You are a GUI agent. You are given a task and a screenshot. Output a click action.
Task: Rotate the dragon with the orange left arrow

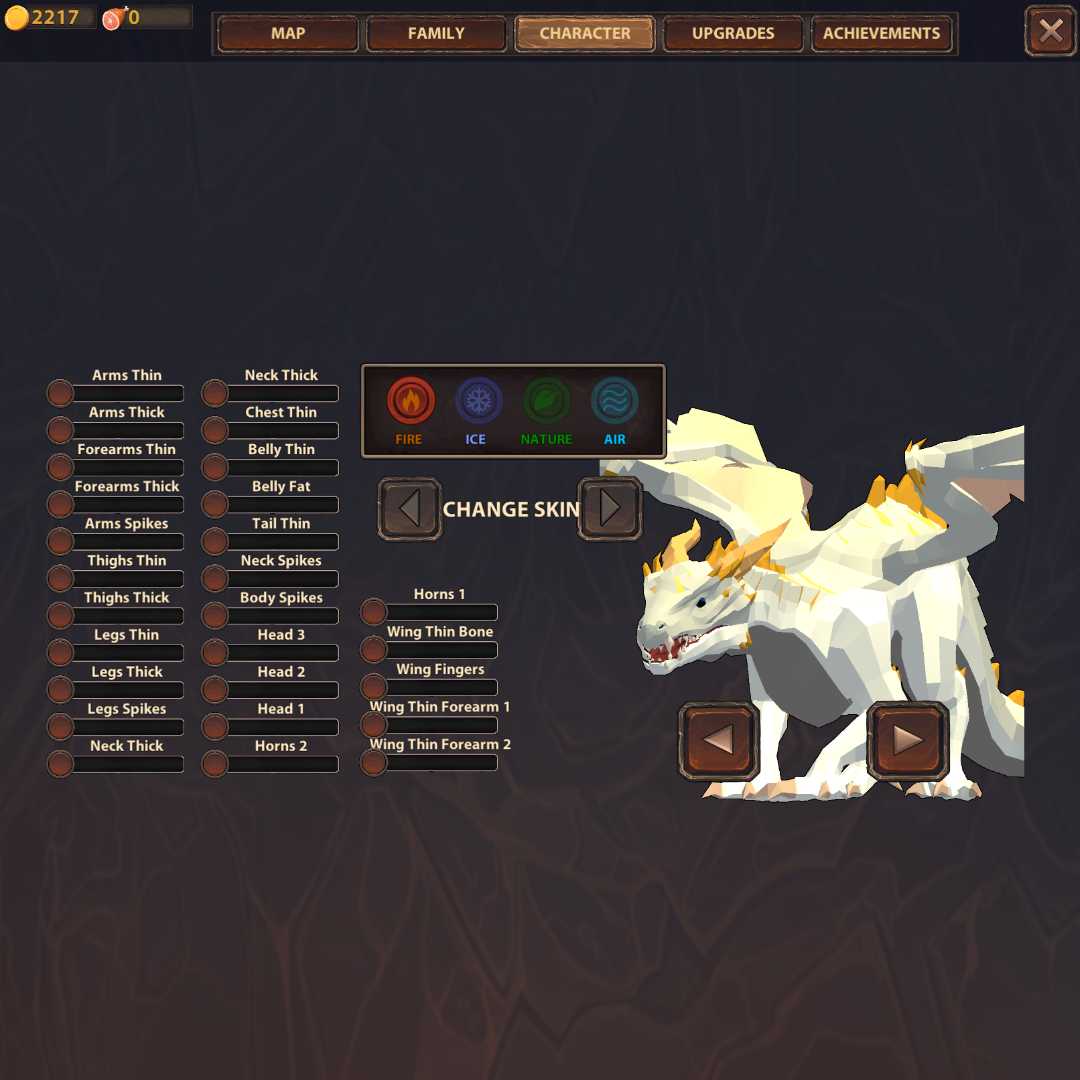click(x=718, y=741)
